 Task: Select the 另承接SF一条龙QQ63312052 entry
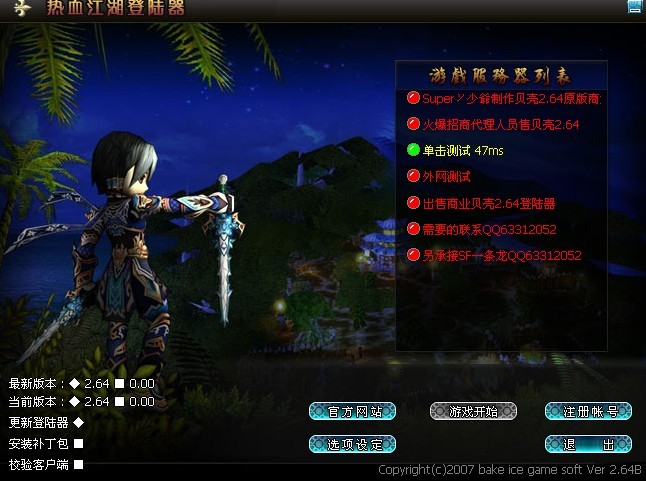tap(500, 255)
